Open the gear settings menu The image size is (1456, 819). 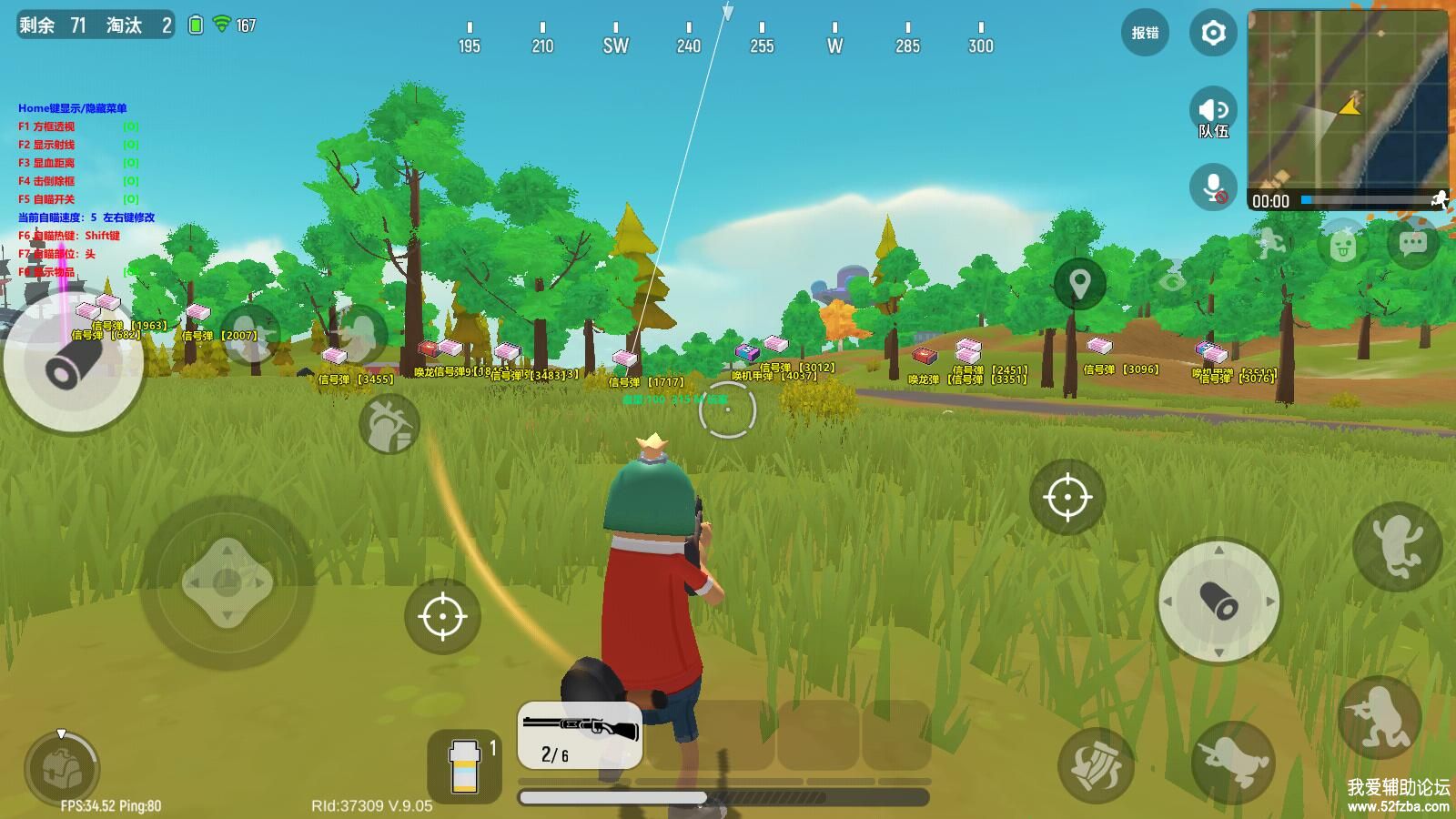1213,34
